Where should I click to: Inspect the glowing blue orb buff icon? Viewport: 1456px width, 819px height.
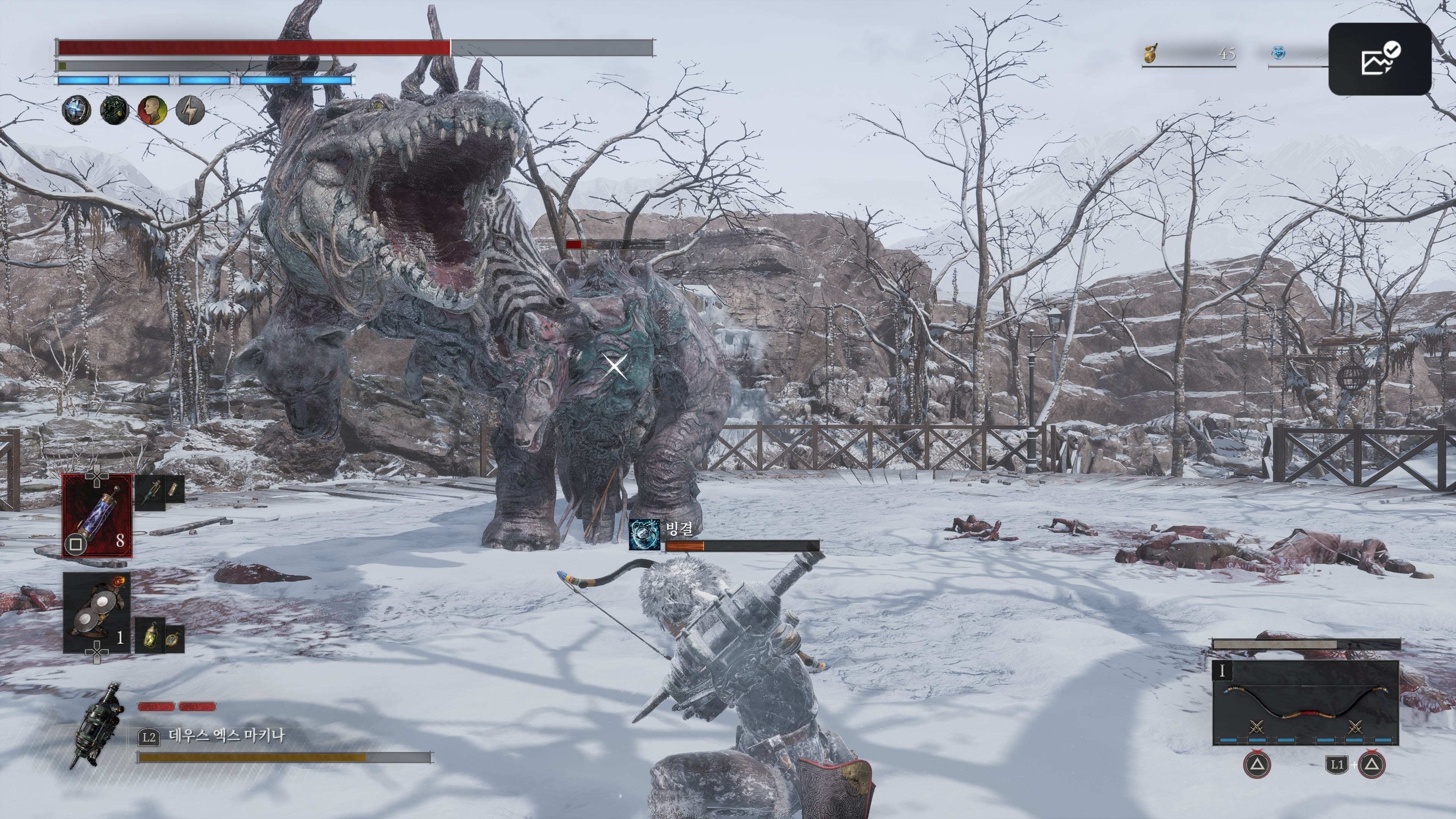pyautogui.click(x=76, y=110)
